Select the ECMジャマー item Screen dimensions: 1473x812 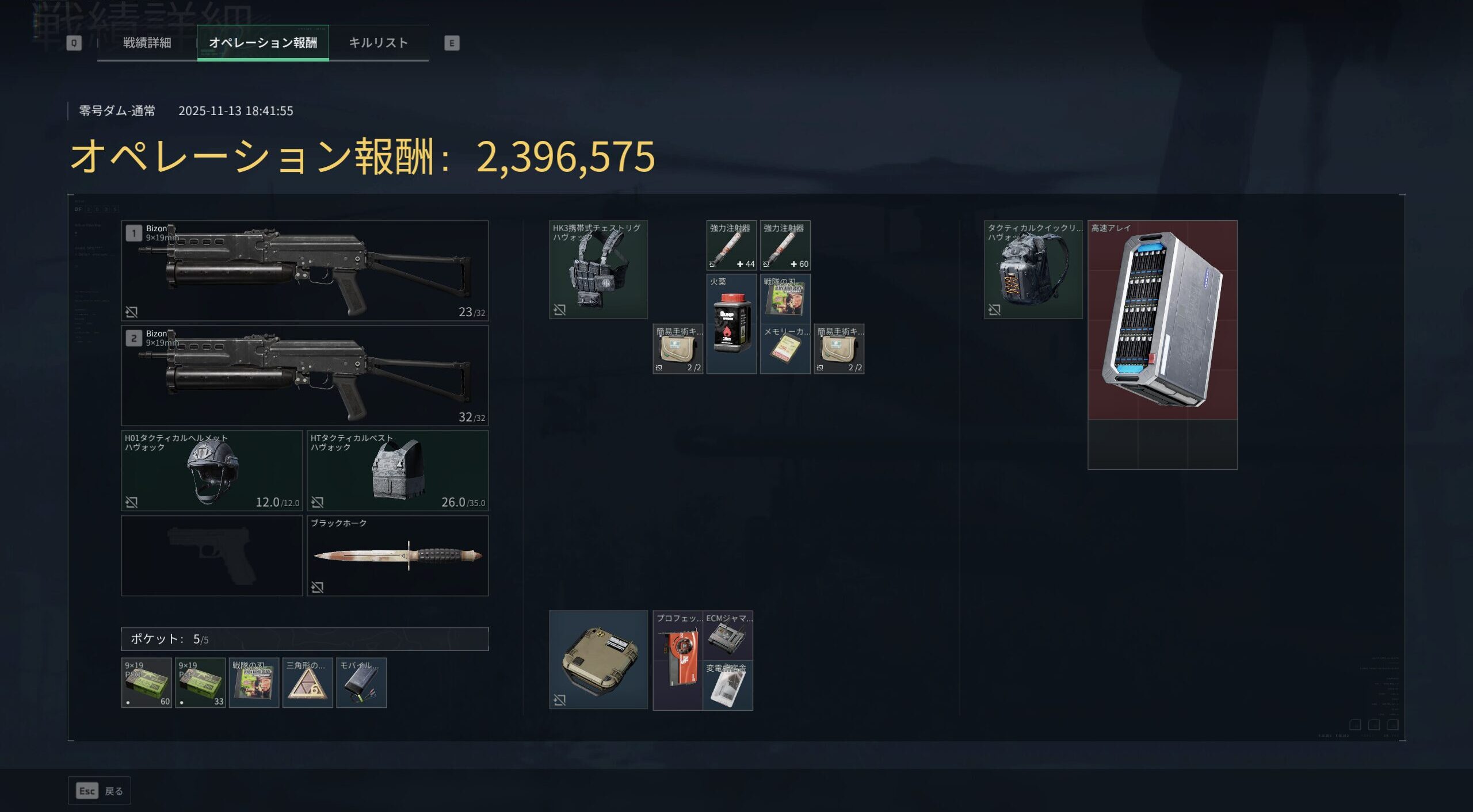pos(728,635)
